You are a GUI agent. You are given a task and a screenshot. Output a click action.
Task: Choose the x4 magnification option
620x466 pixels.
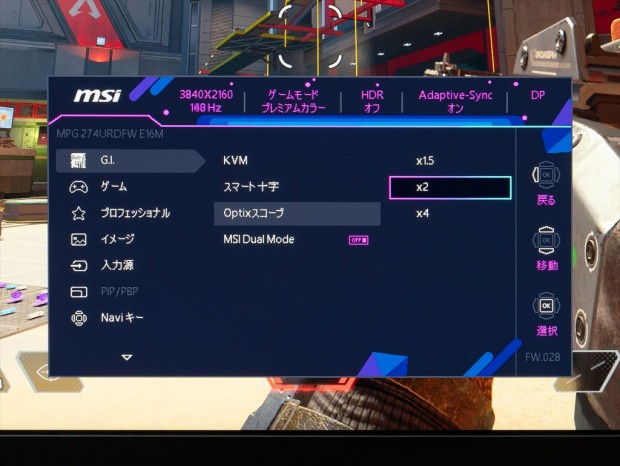(423, 213)
